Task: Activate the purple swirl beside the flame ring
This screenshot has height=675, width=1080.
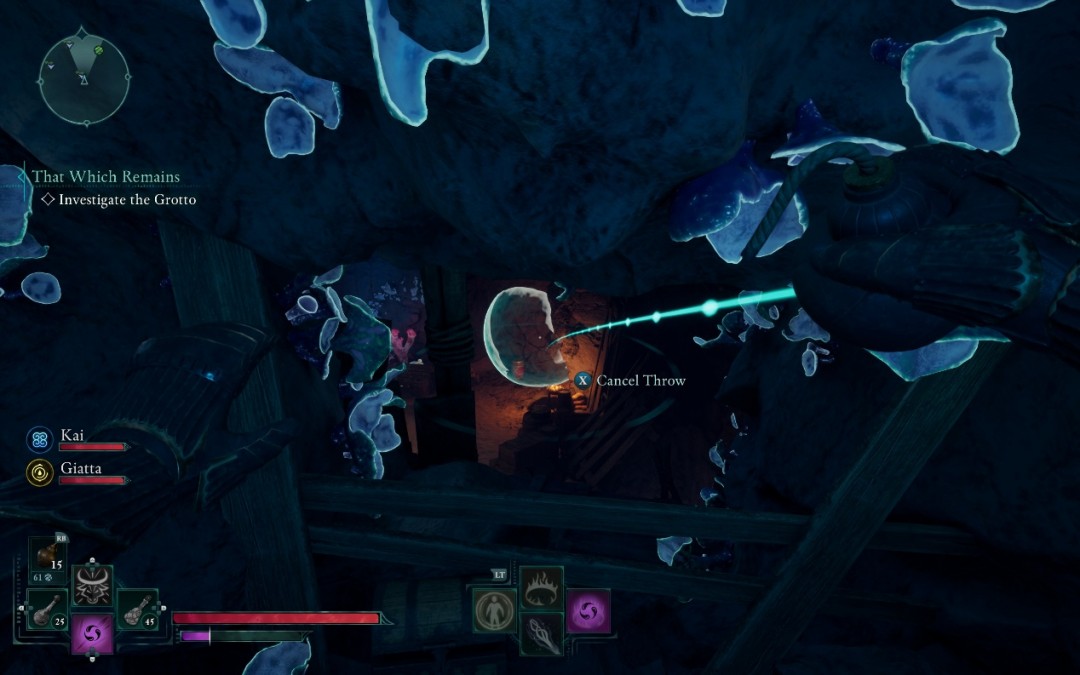Action: click(x=588, y=610)
